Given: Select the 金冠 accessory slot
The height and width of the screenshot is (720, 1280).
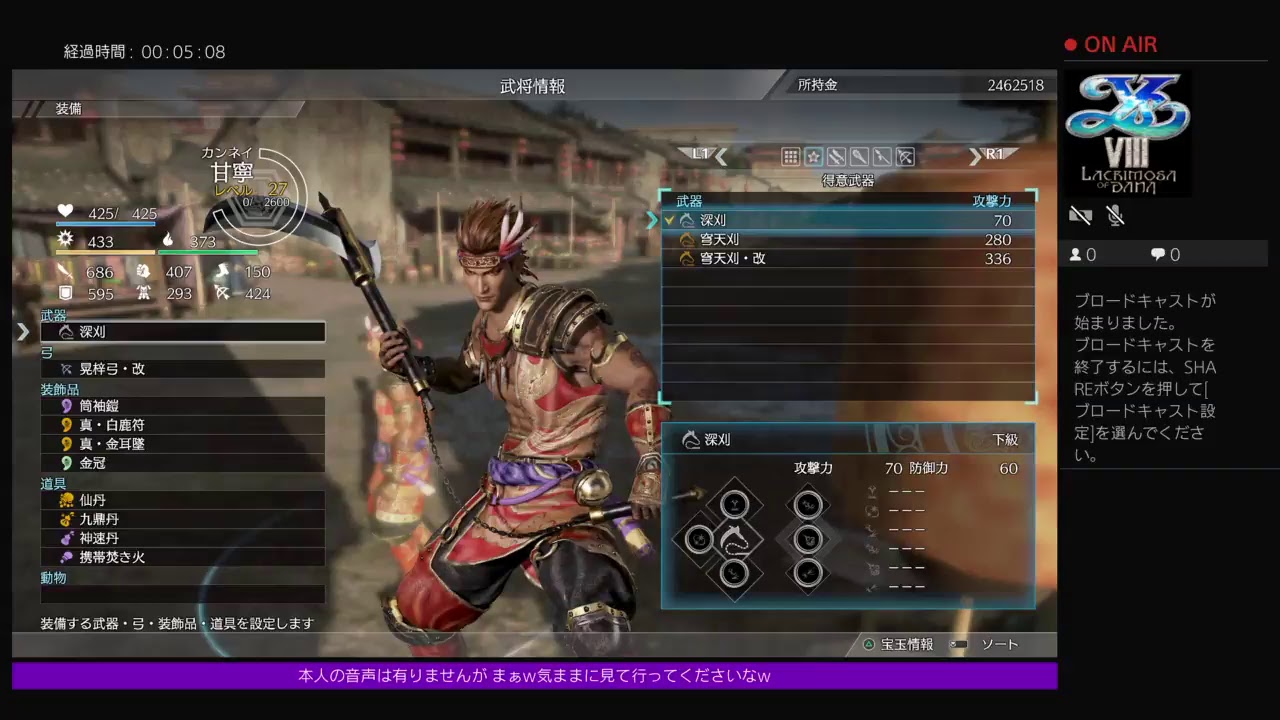Looking at the screenshot, I should pos(182,463).
